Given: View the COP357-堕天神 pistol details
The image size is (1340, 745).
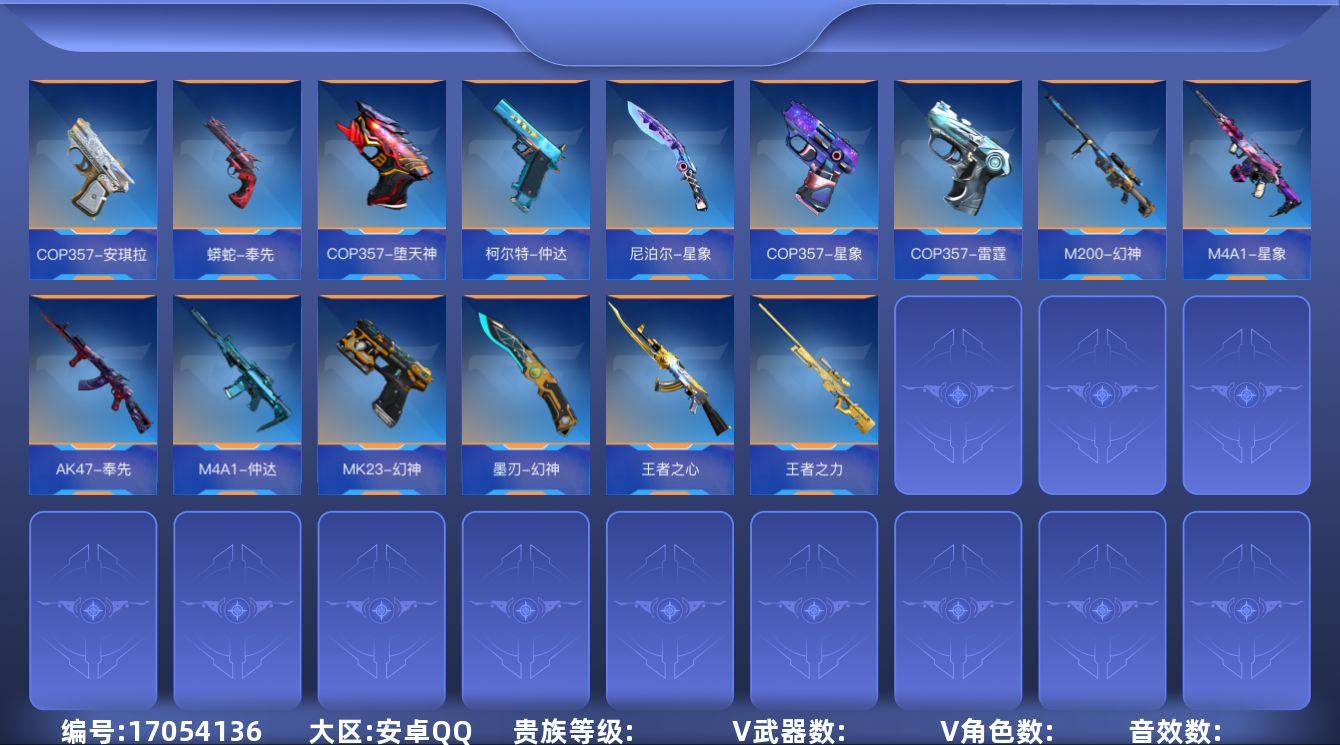Looking at the screenshot, I should (x=381, y=170).
